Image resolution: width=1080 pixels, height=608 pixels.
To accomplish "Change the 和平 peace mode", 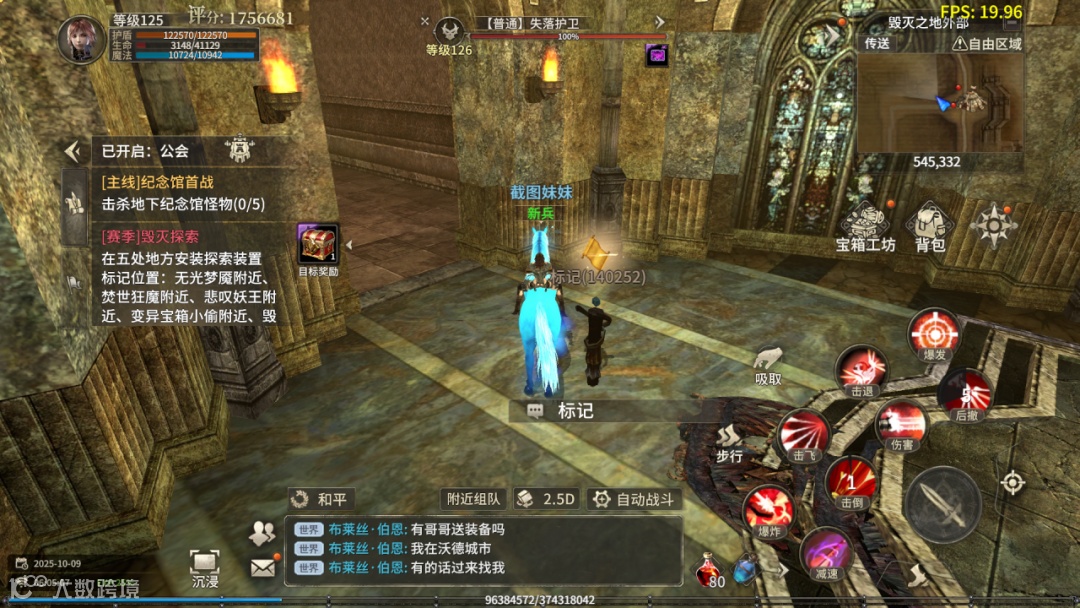I will (322, 499).
